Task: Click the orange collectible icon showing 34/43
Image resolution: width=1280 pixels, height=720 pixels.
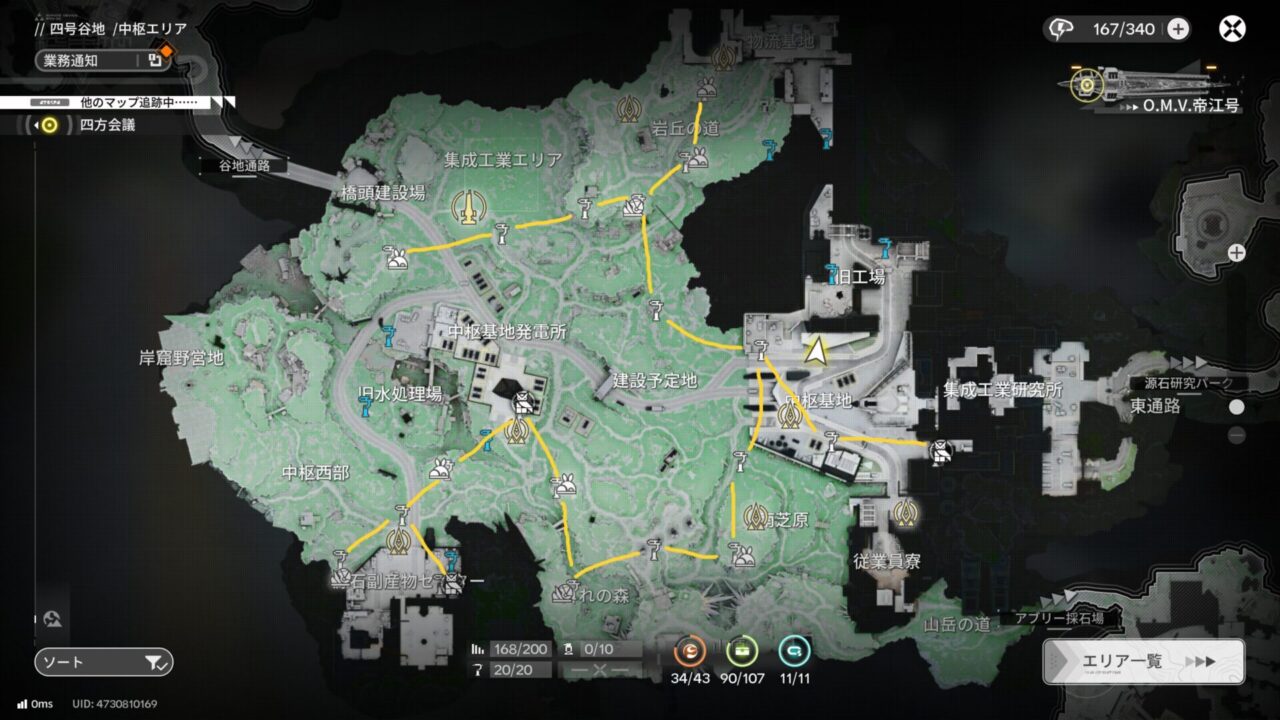Action: (x=690, y=651)
